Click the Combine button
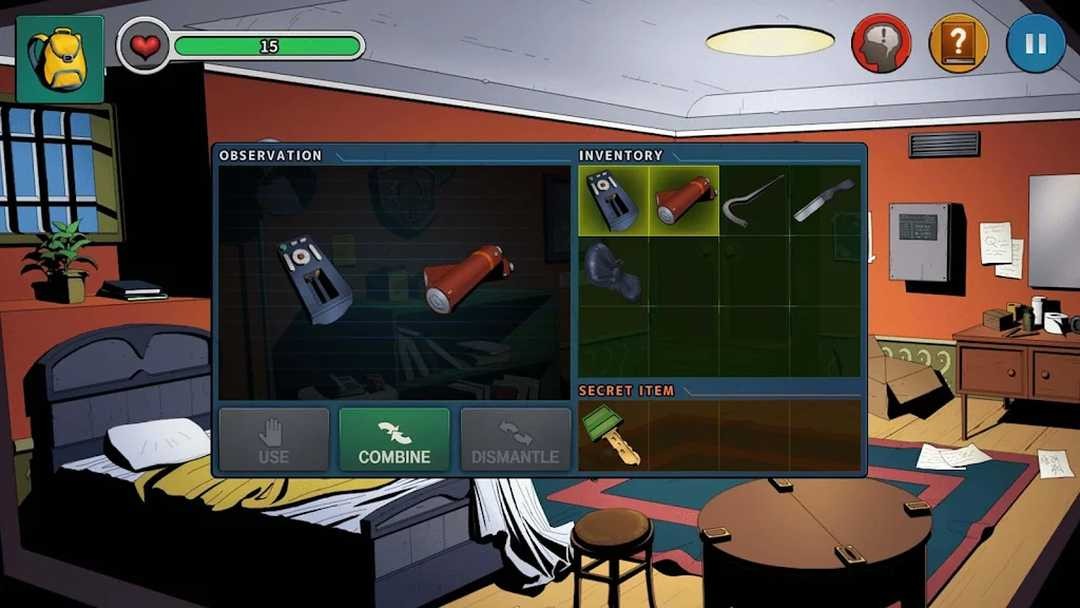Screen dimensions: 1080x608 tap(394, 440)
